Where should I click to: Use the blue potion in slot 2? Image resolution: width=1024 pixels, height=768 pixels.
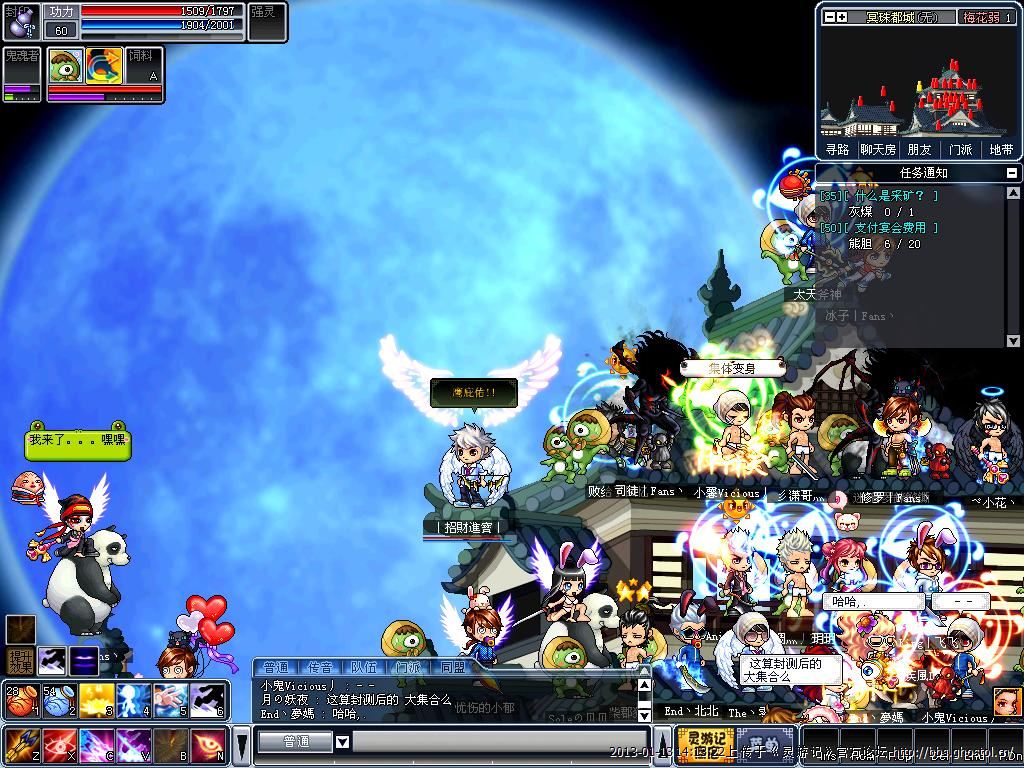[58, 699]
